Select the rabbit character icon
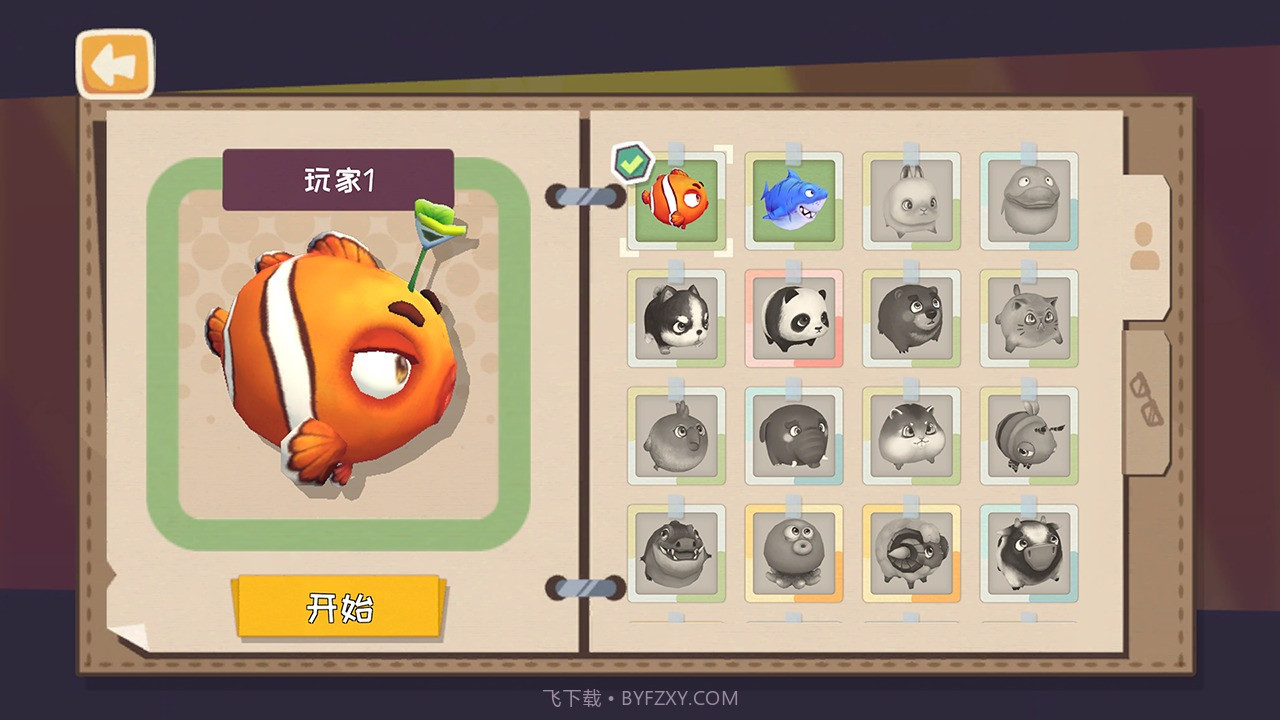1280x720 pixels. coord(911,199)
